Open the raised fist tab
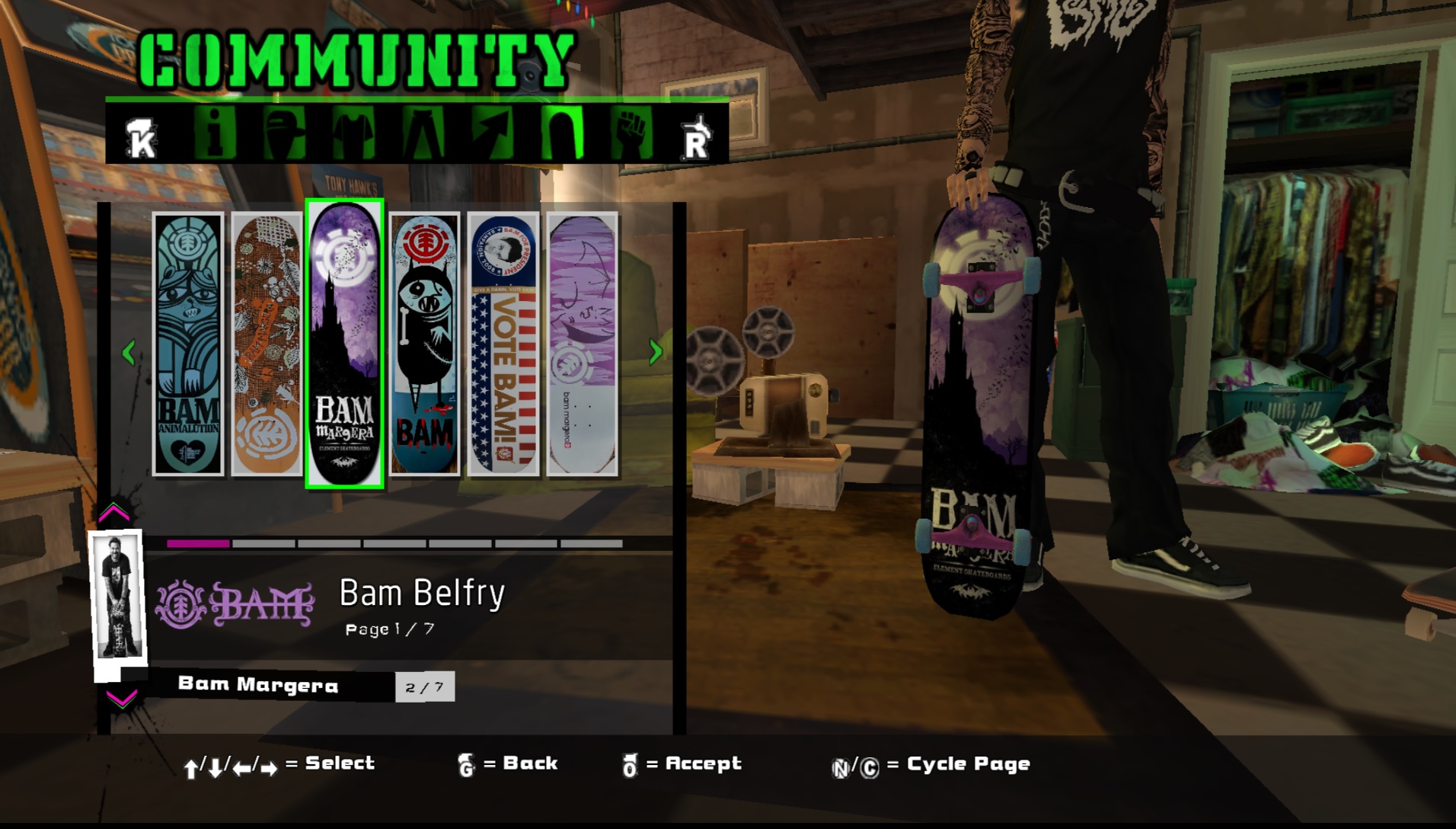 click(x=632, y=133)
